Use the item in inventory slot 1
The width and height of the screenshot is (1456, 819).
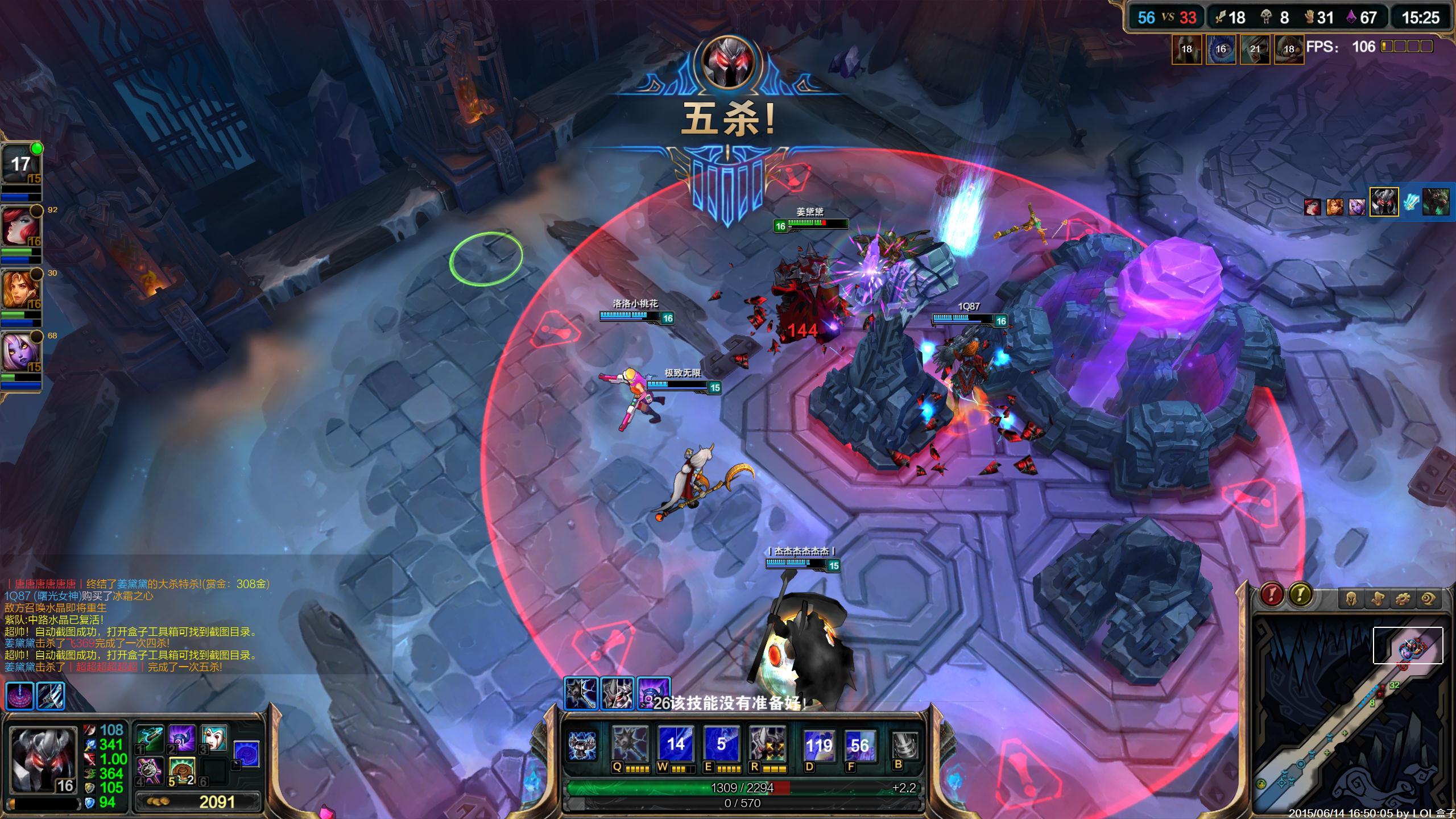click(150, 738)
